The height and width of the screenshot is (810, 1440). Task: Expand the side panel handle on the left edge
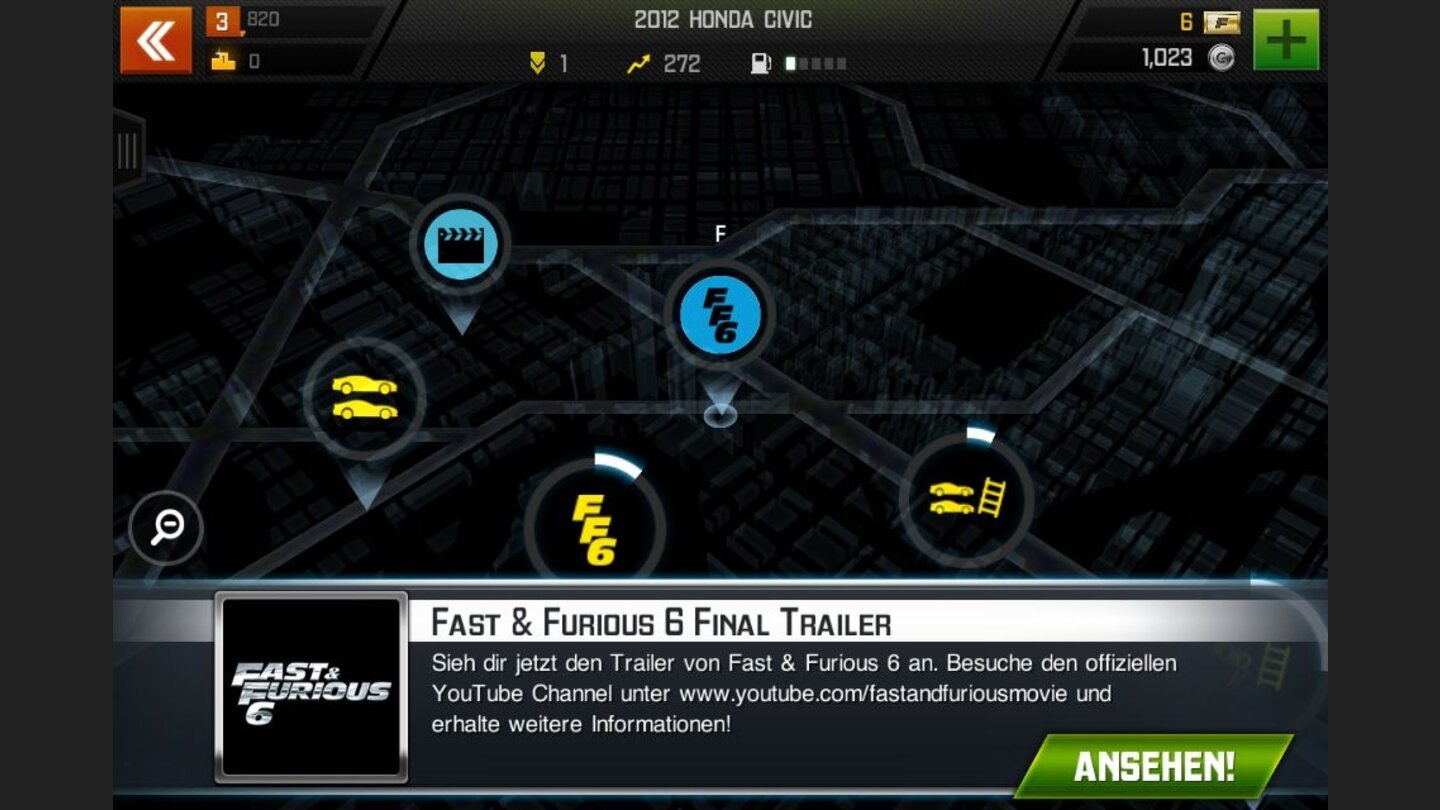point(130,150)
